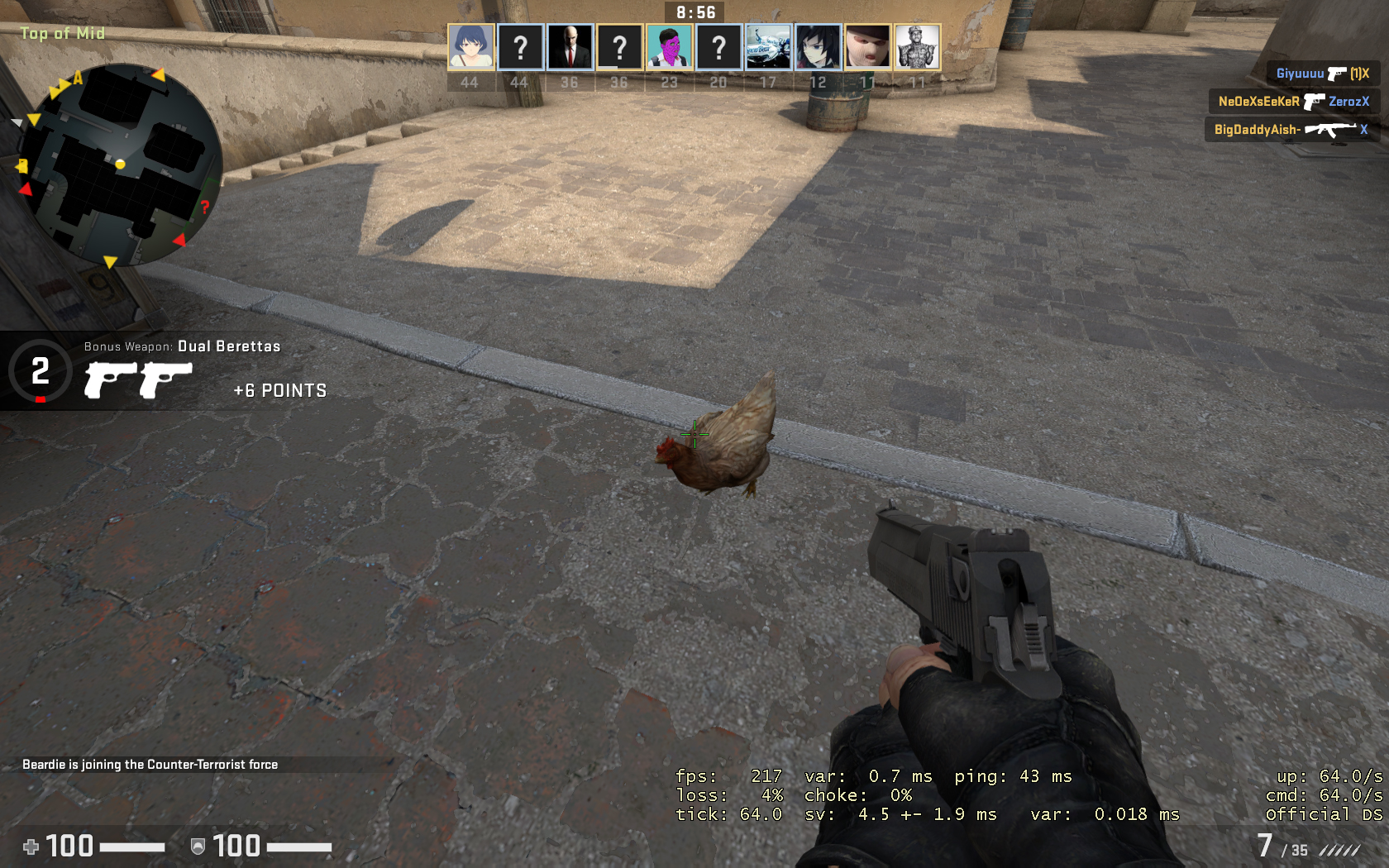Viewport: 1389px width, 868px height.
Task: Select the balaclava mask player avatar
Action: coord(868,46)
